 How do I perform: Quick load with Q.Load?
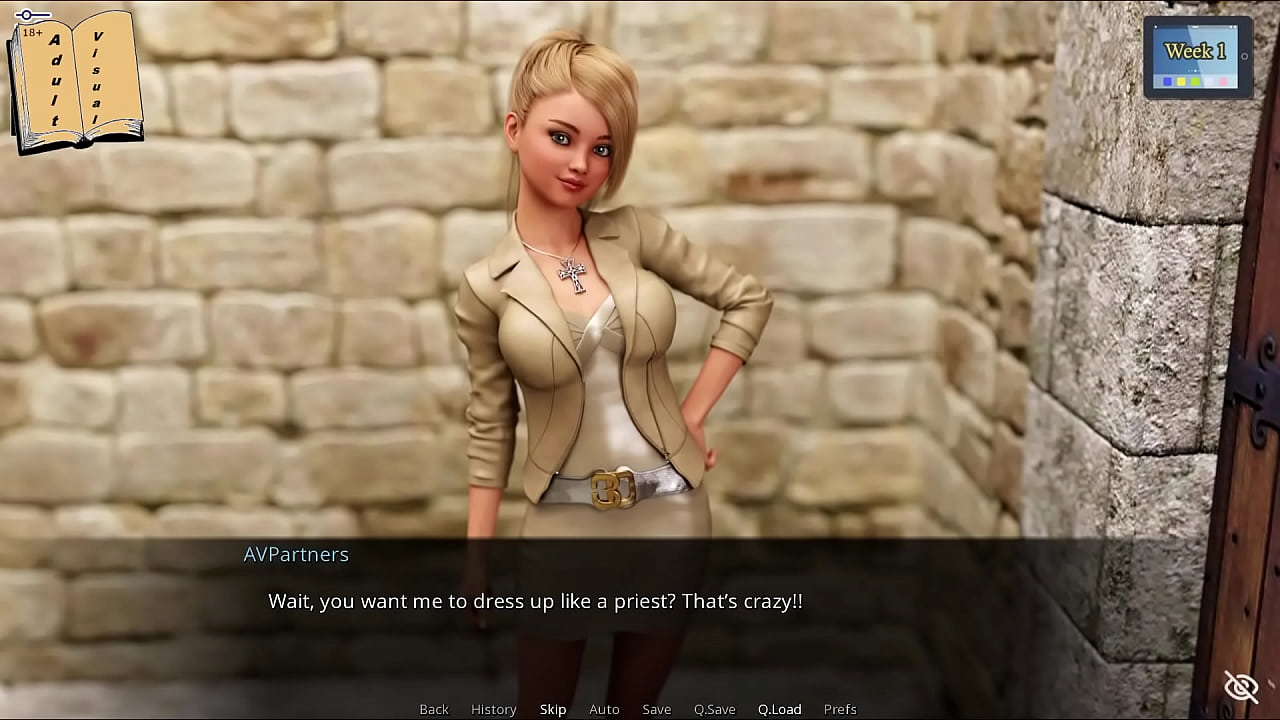coord(779,709)
